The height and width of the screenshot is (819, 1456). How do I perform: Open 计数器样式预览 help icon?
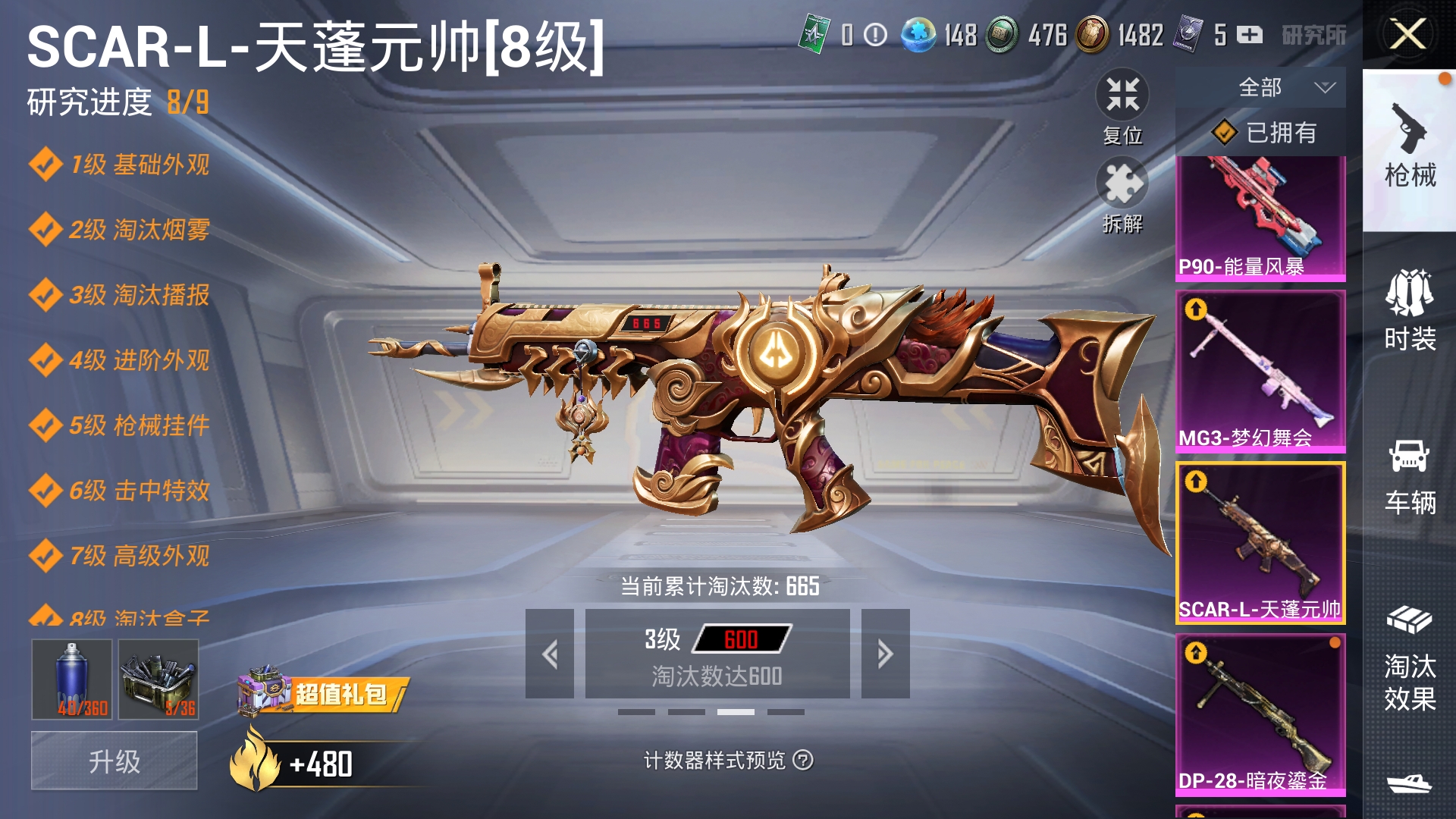click(x=803, y=760)
